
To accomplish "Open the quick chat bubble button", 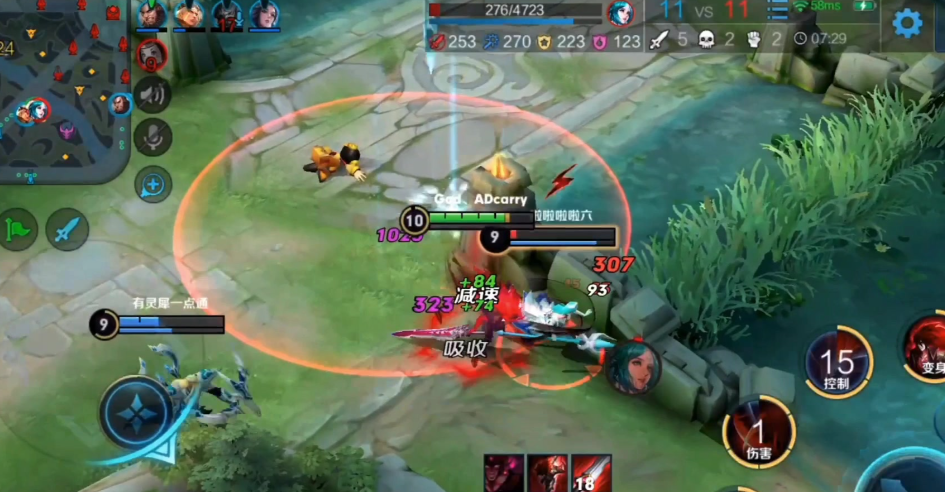I will (x=153, y=184).
